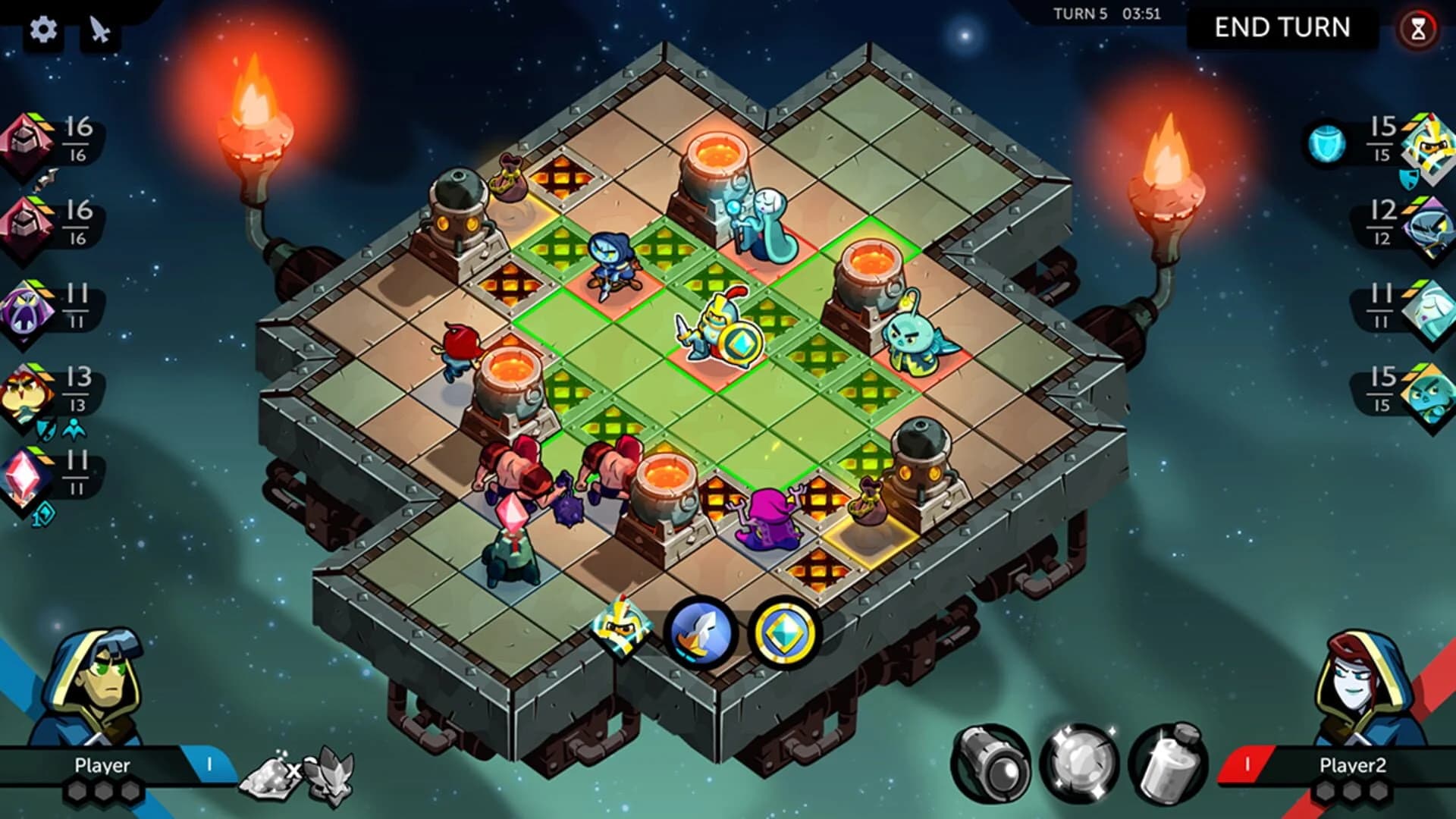Image resolution: width=1456 pixels, height=819 pixels.
Task: Toggle the shield buff icon under the owl unit
Action: (x=45, y=429)
